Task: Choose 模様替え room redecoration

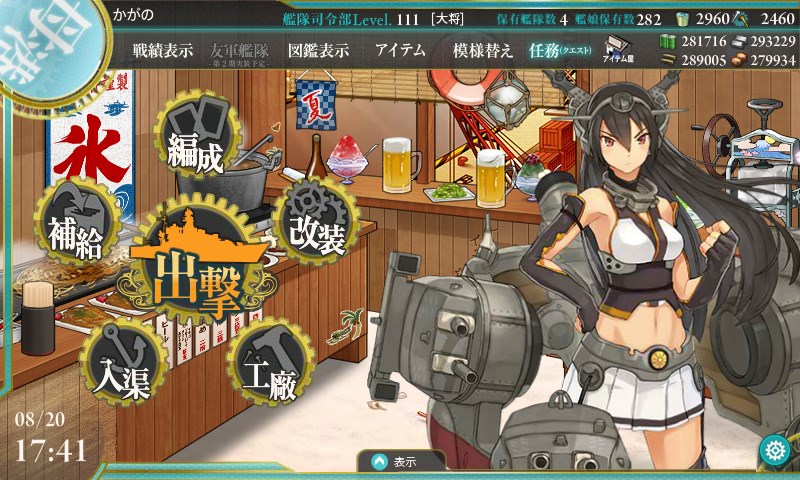Action: [482, 50]
